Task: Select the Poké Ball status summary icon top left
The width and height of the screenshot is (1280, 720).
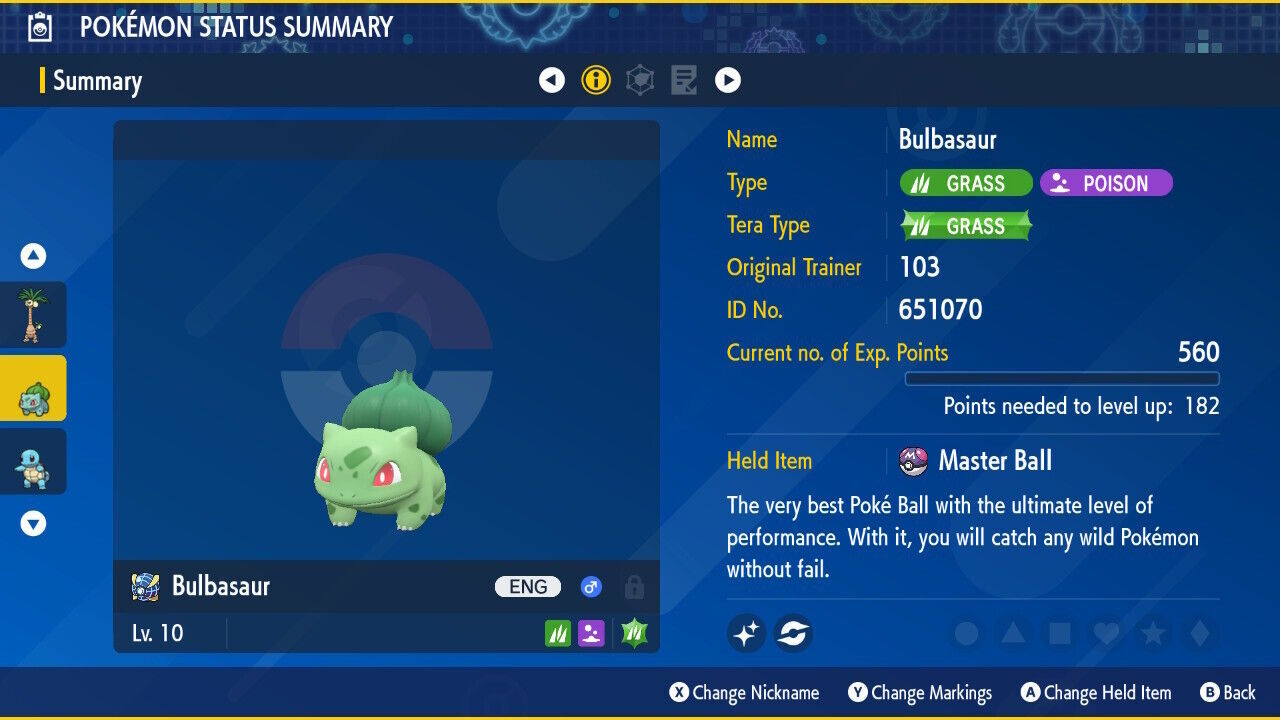Action: pyautogui.click(x=38, y=26)
